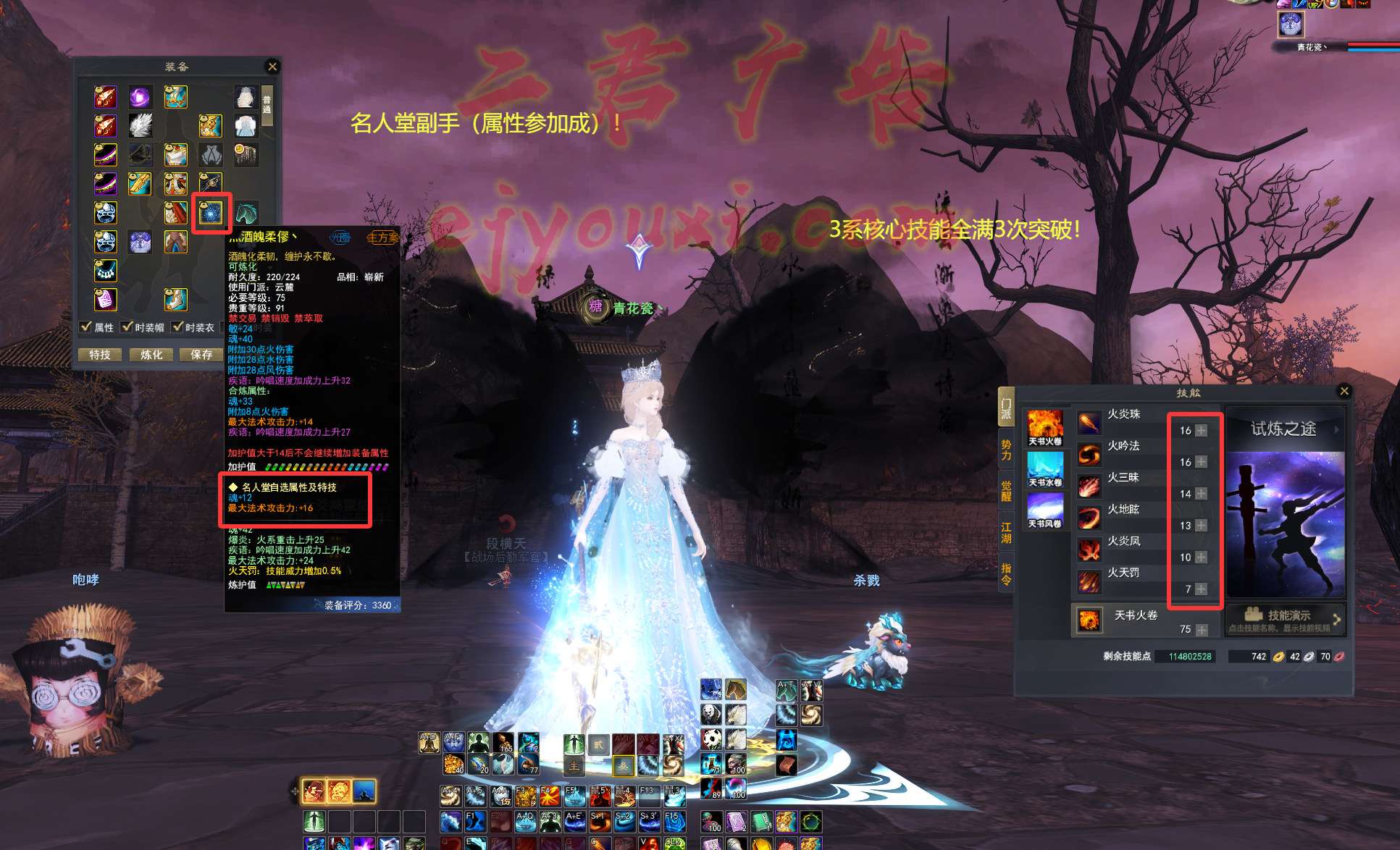The image size is (1400, 850).
Task: Toggle the 时装衣 checkbox
Action: coord(177,327)
